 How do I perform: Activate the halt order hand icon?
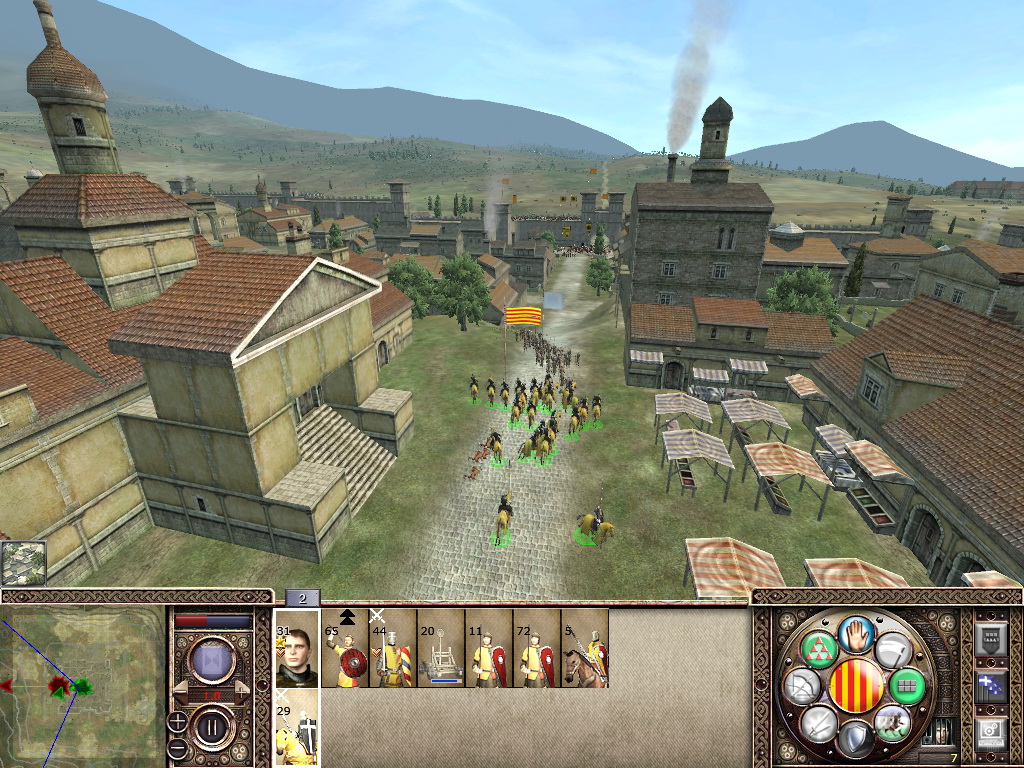[x=857, y=634]
